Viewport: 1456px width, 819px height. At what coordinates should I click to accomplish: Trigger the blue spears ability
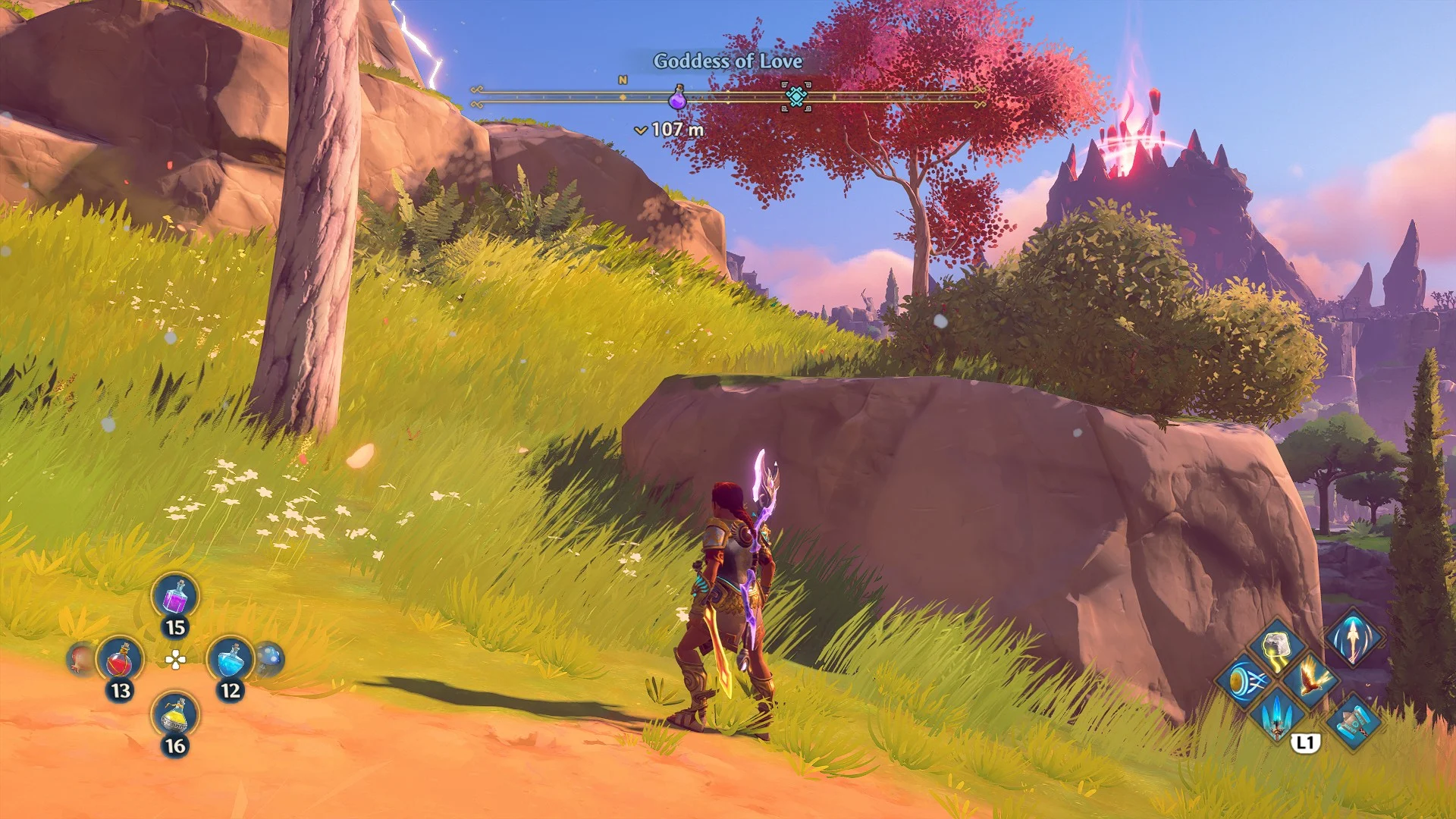(x=1277, y=714)
